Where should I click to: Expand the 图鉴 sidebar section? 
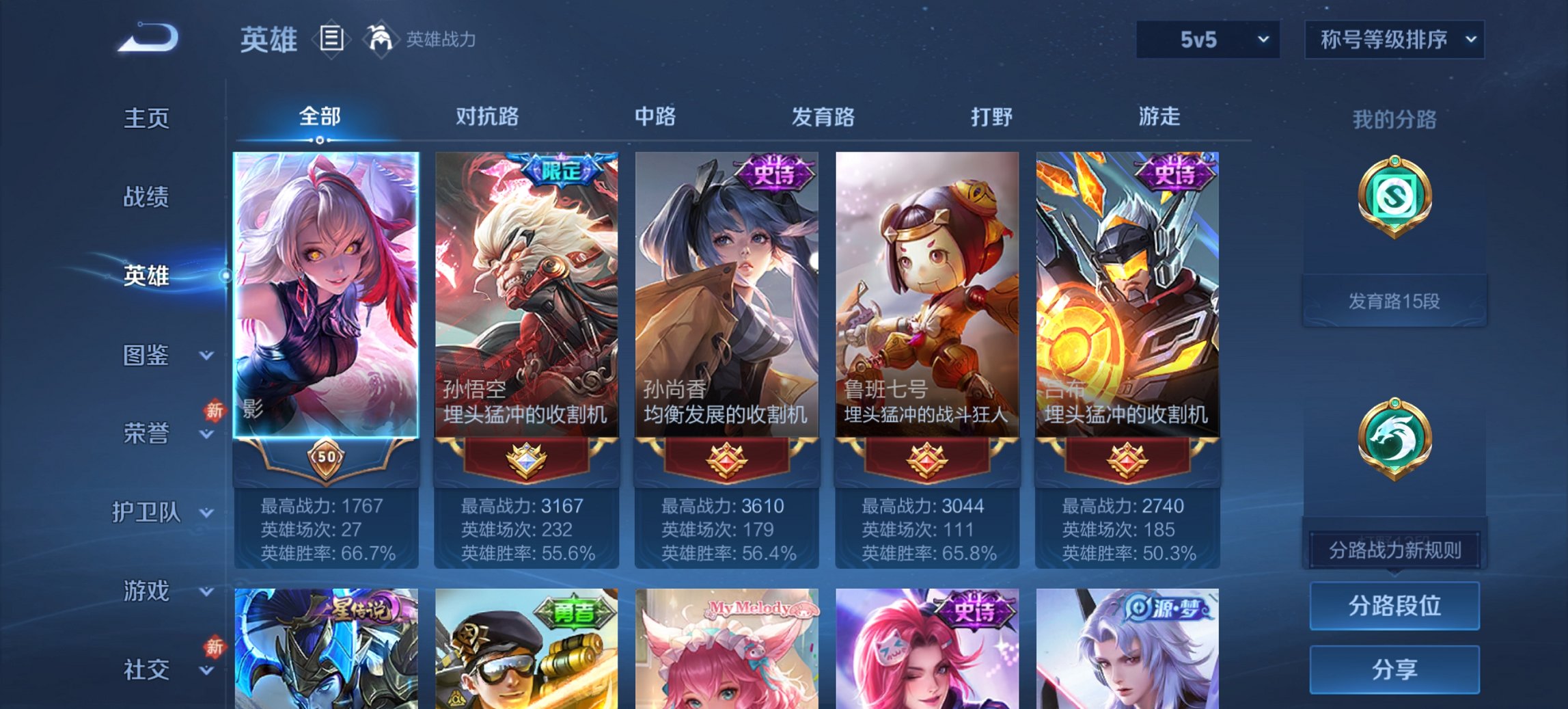pos(146,356)
